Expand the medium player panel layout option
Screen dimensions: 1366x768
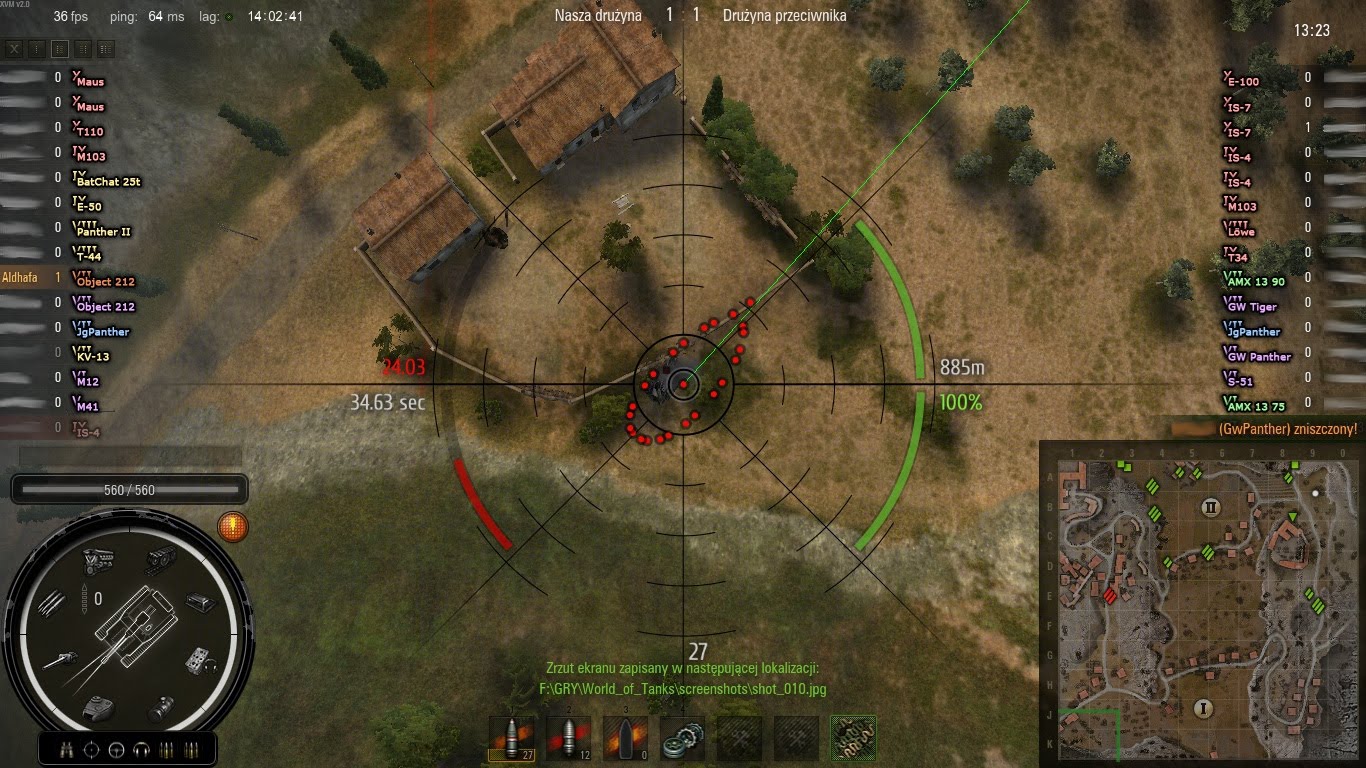point(84,48)
